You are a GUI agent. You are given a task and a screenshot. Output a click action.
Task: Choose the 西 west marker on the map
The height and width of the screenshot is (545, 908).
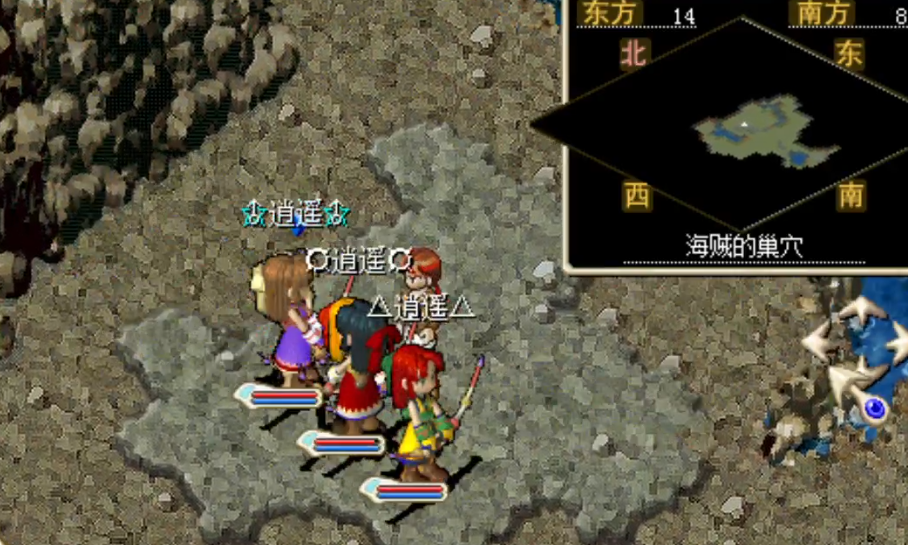pos(636,194)
